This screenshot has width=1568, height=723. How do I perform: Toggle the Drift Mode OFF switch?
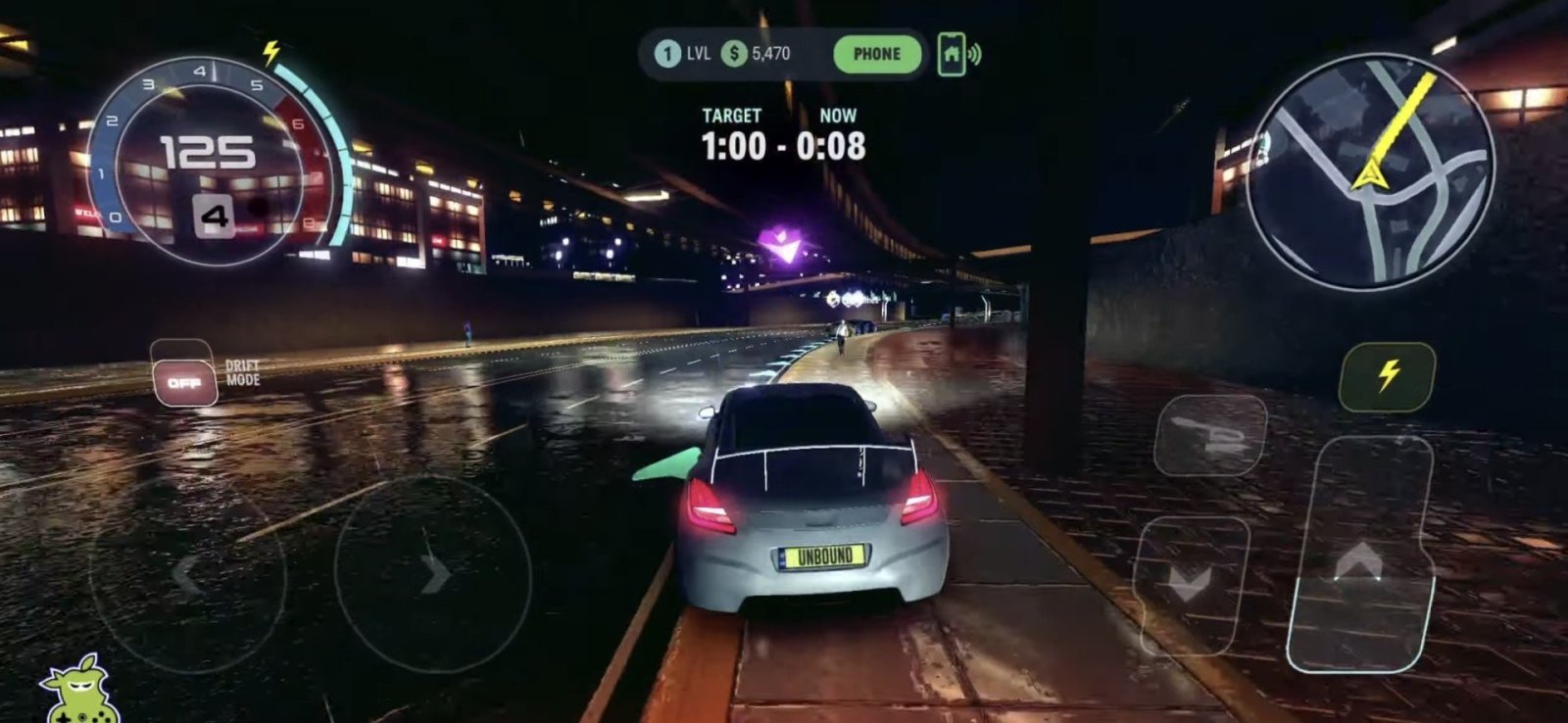click(184, 382)
